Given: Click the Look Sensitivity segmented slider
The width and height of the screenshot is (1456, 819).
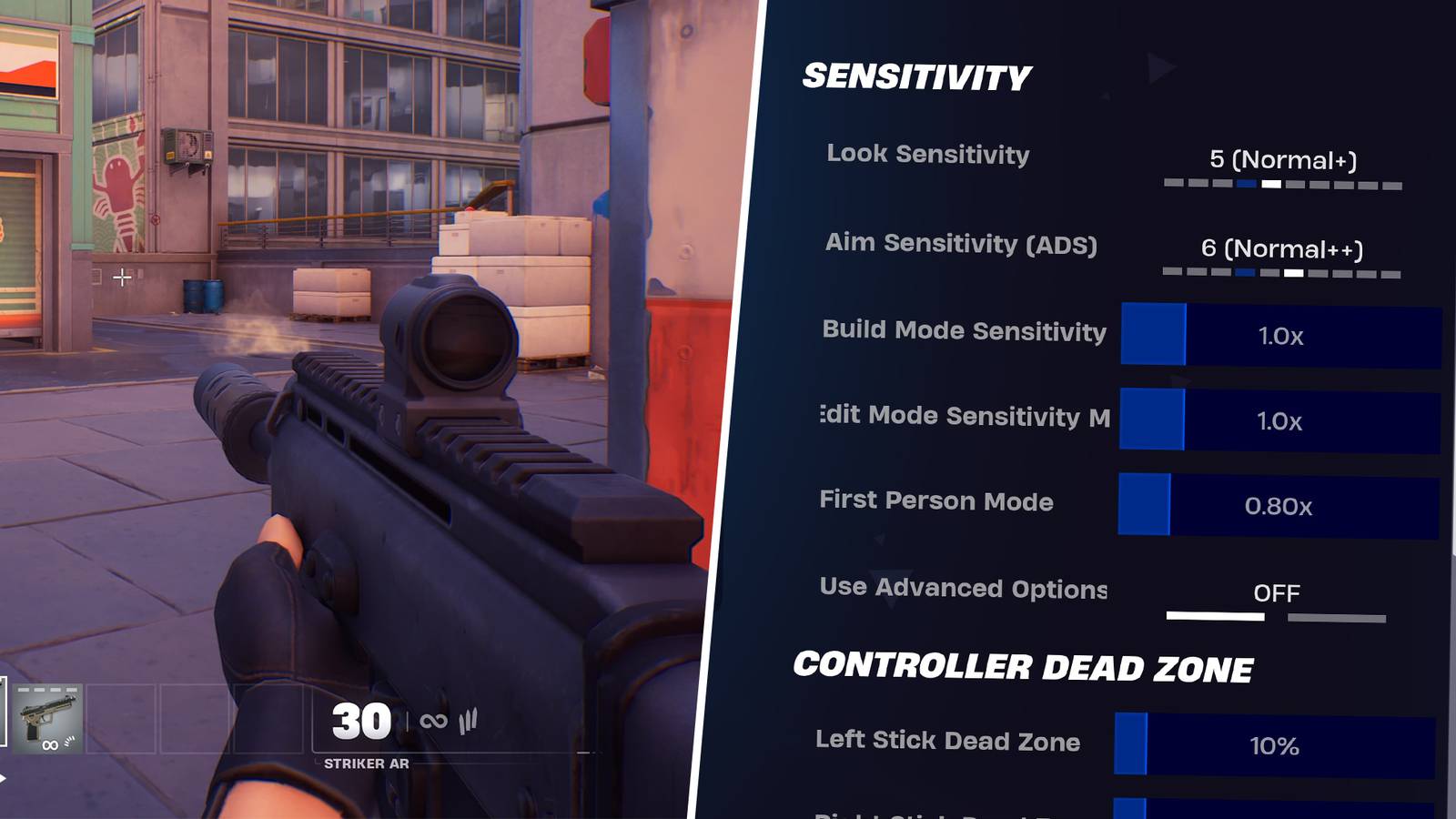Looking at the screenshot, I should click(1281, 183).
